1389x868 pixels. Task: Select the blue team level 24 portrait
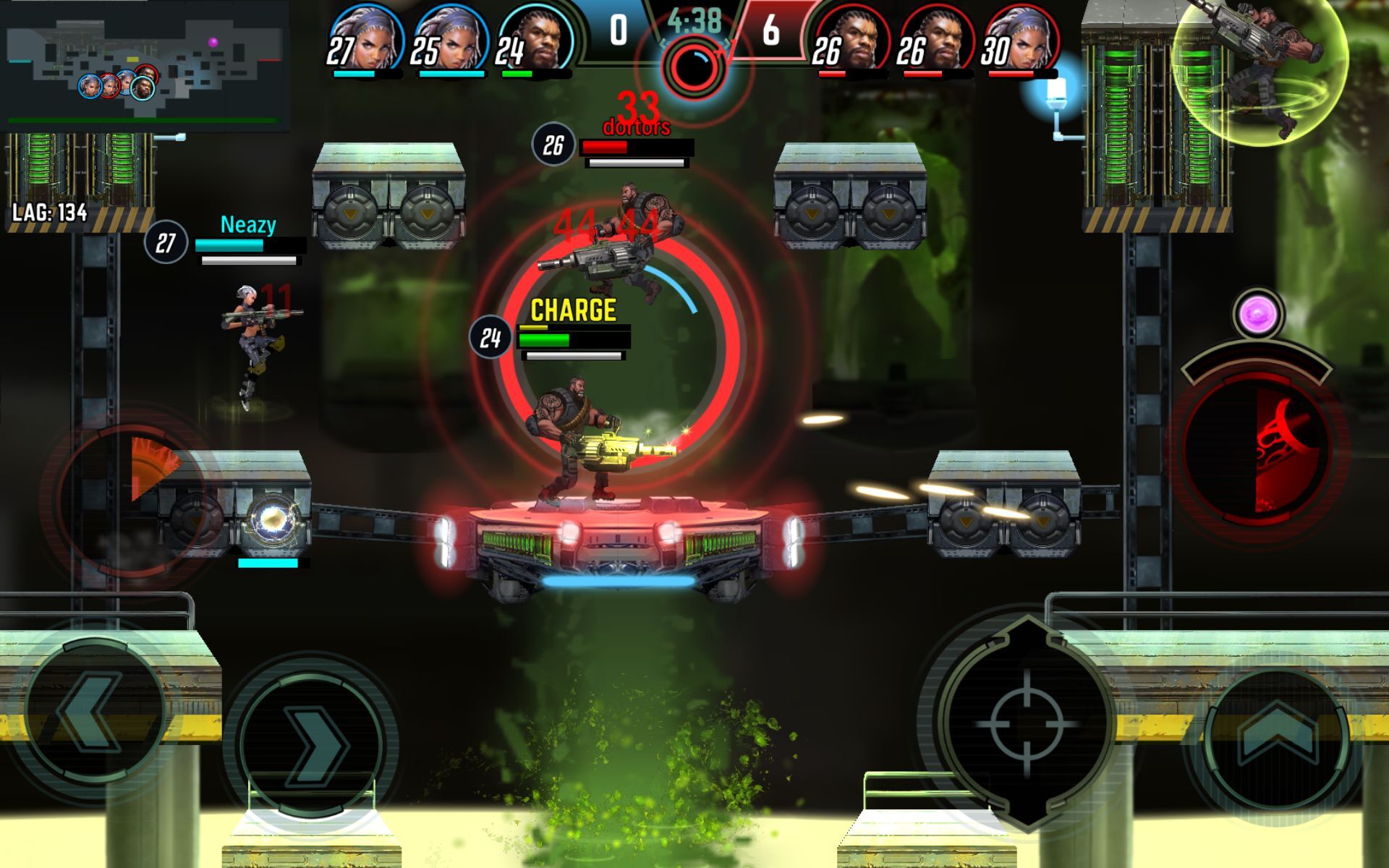(535, 40)
